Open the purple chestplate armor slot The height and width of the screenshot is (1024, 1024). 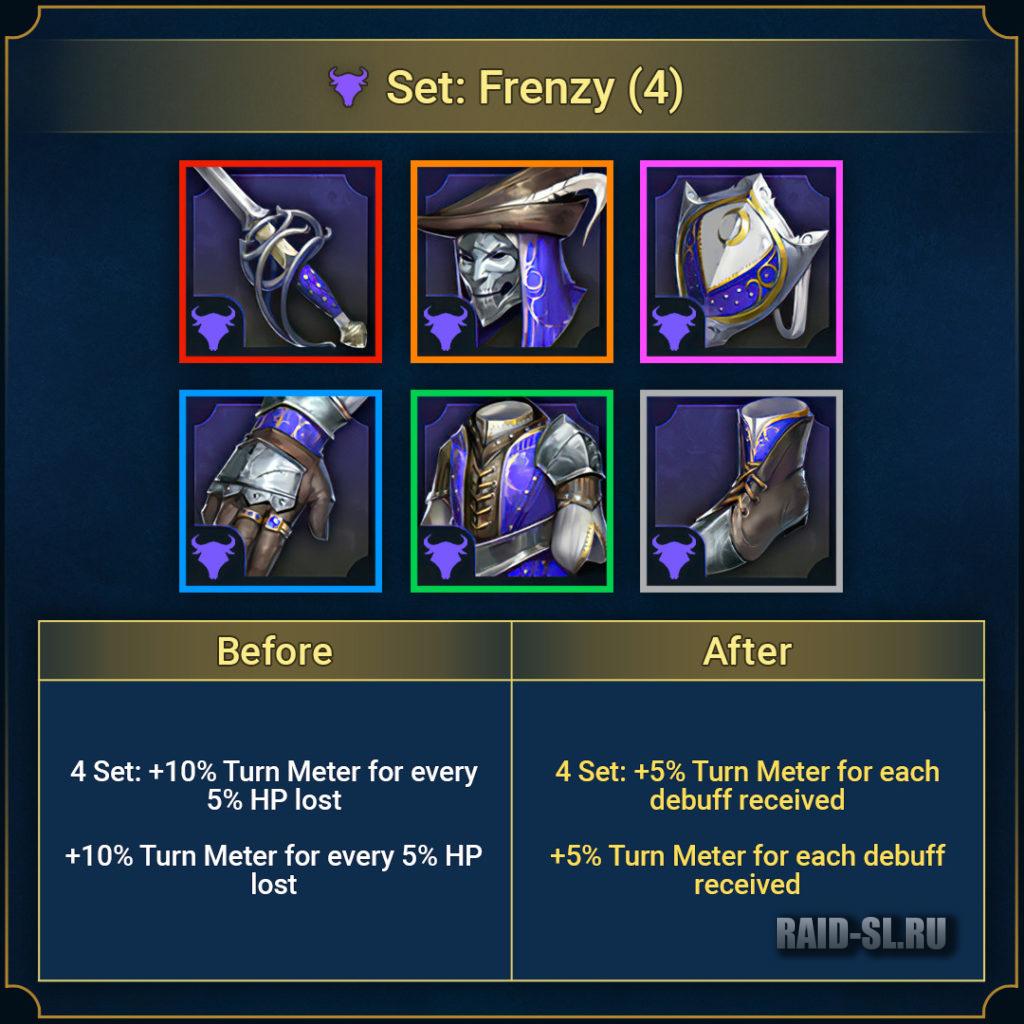(511, 491)
